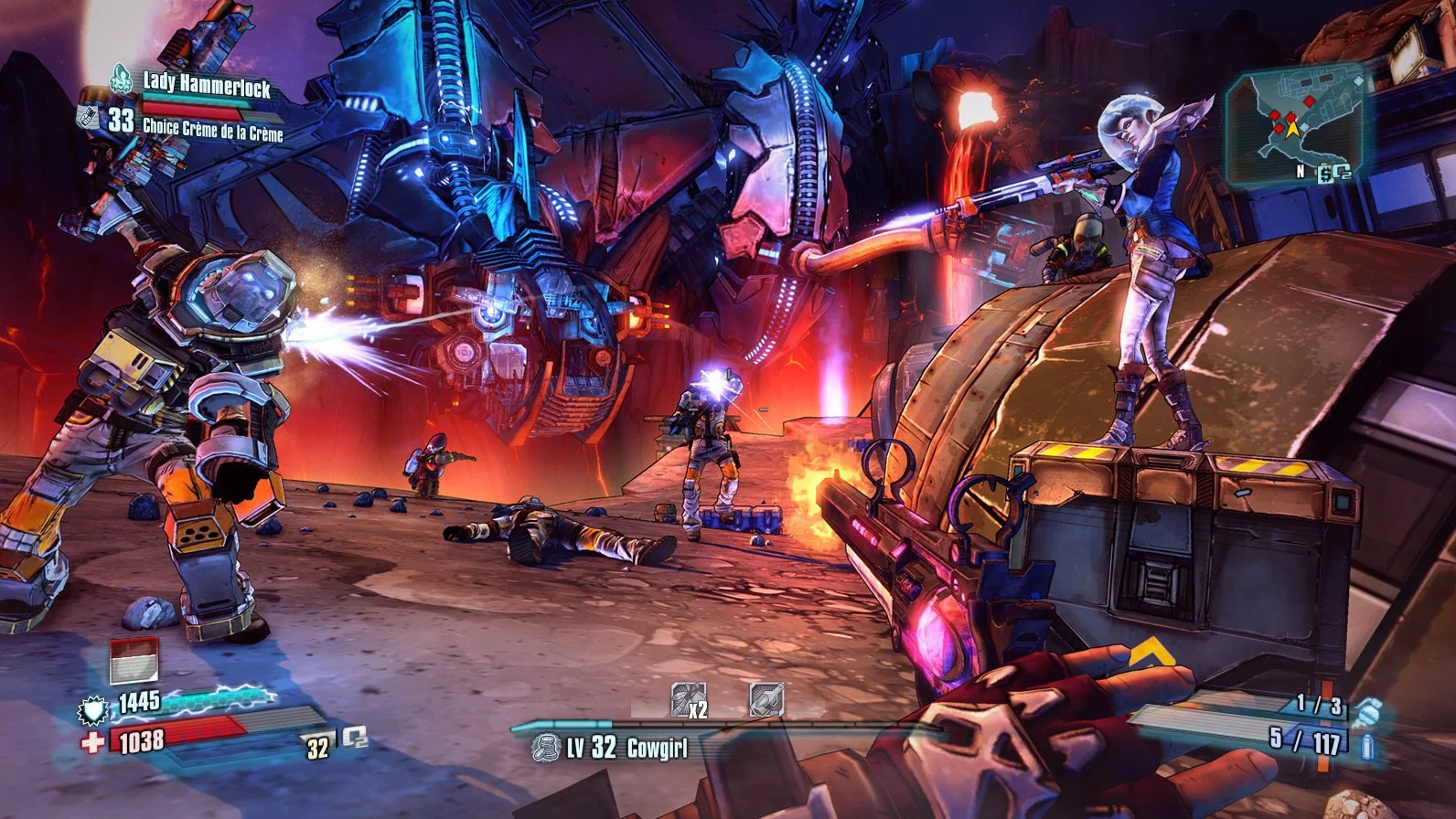Expand the secondary weapon slot beside the 32 counter

(x=355, y=739)
